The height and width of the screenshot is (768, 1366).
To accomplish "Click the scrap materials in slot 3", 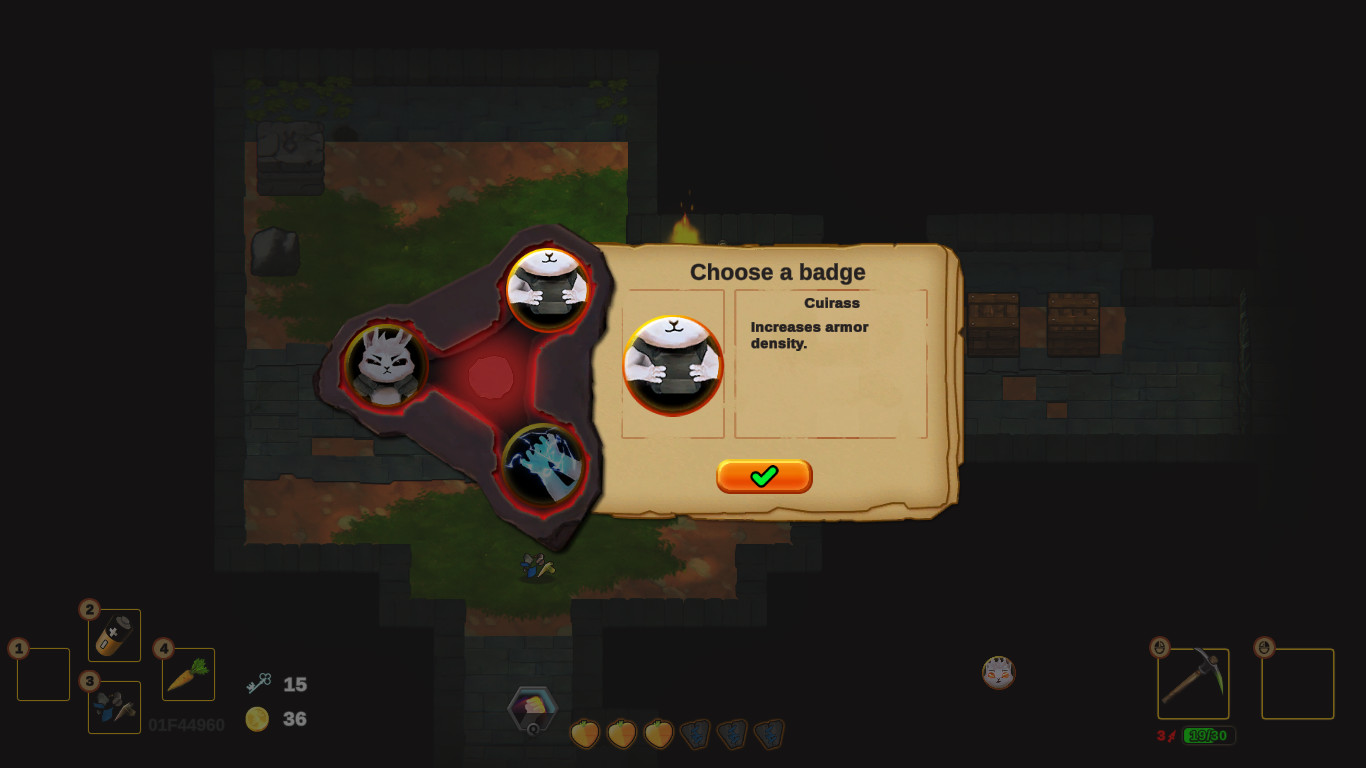I will [113, 707].
